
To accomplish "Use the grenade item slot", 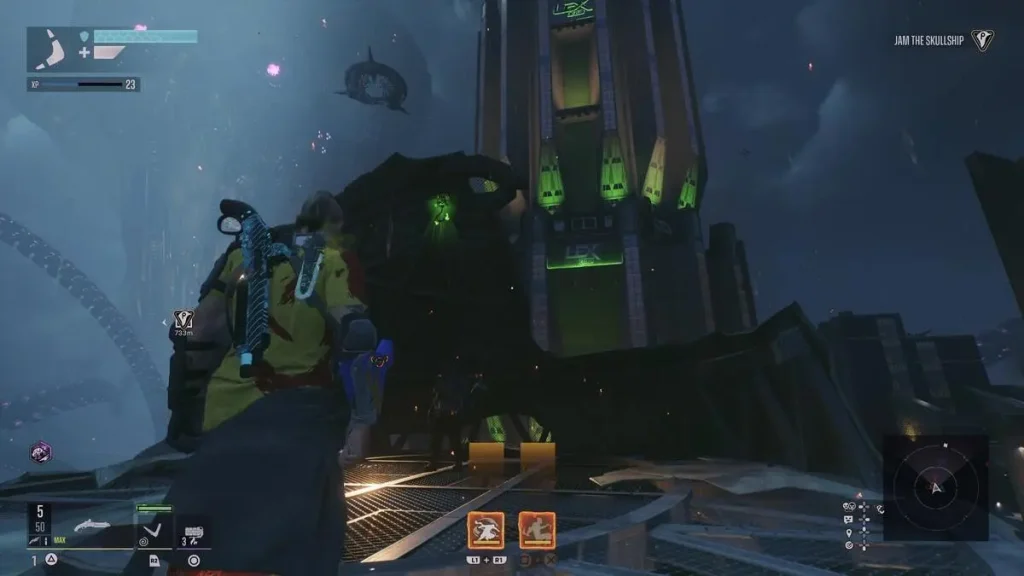I will tap(194, 531).
